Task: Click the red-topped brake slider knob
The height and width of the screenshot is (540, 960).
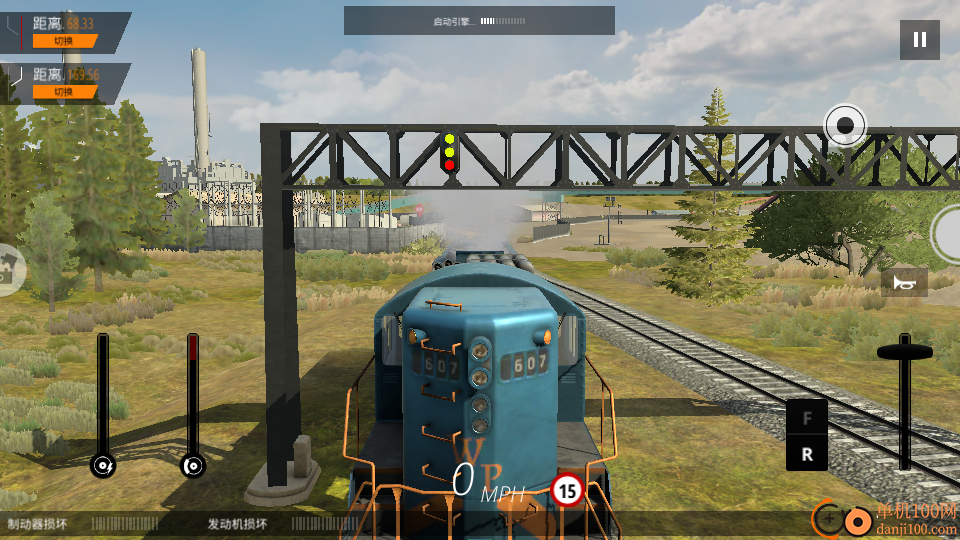Action: (x=193, y=465)
